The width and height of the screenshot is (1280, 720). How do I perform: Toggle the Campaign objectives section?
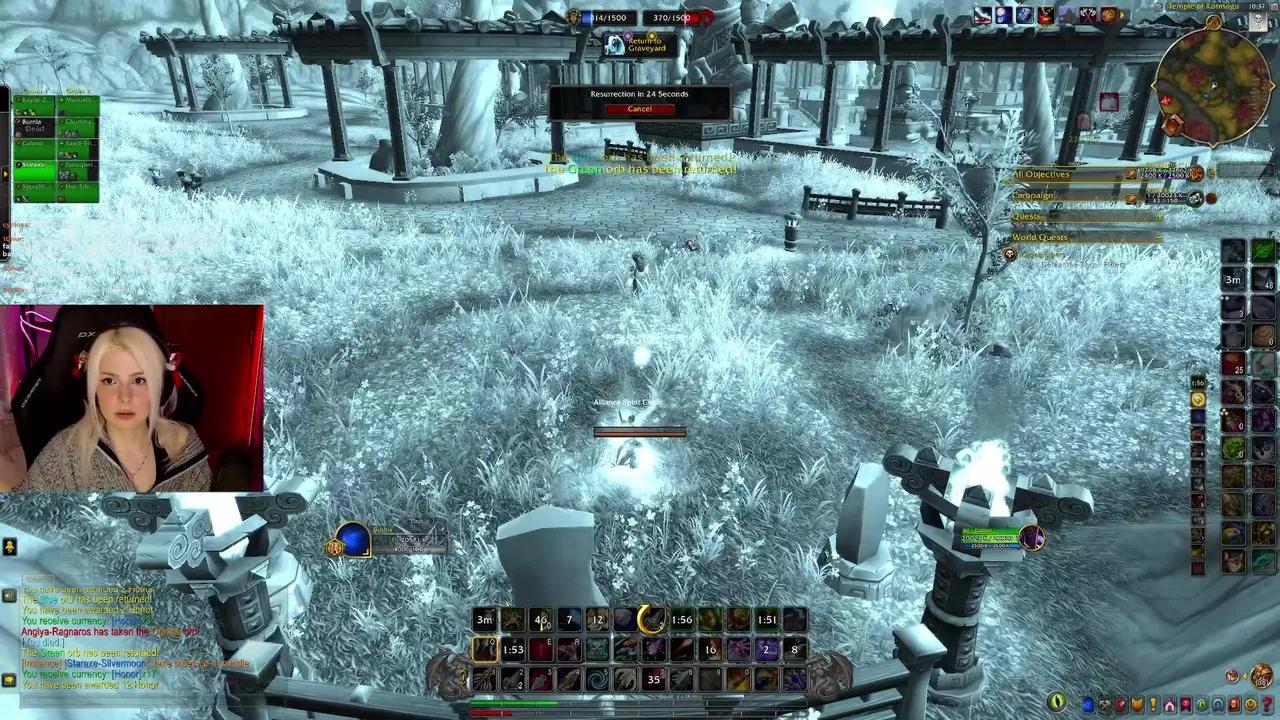[1034, 196]
